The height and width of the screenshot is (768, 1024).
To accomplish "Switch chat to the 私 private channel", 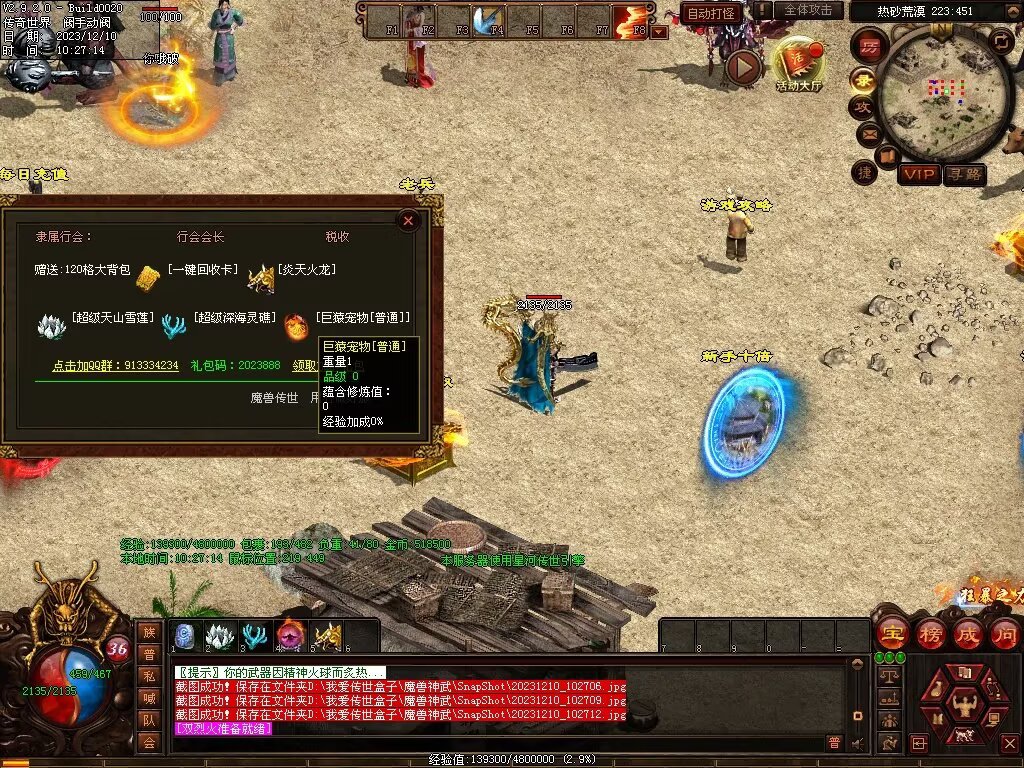I will (x=149, y=676).
